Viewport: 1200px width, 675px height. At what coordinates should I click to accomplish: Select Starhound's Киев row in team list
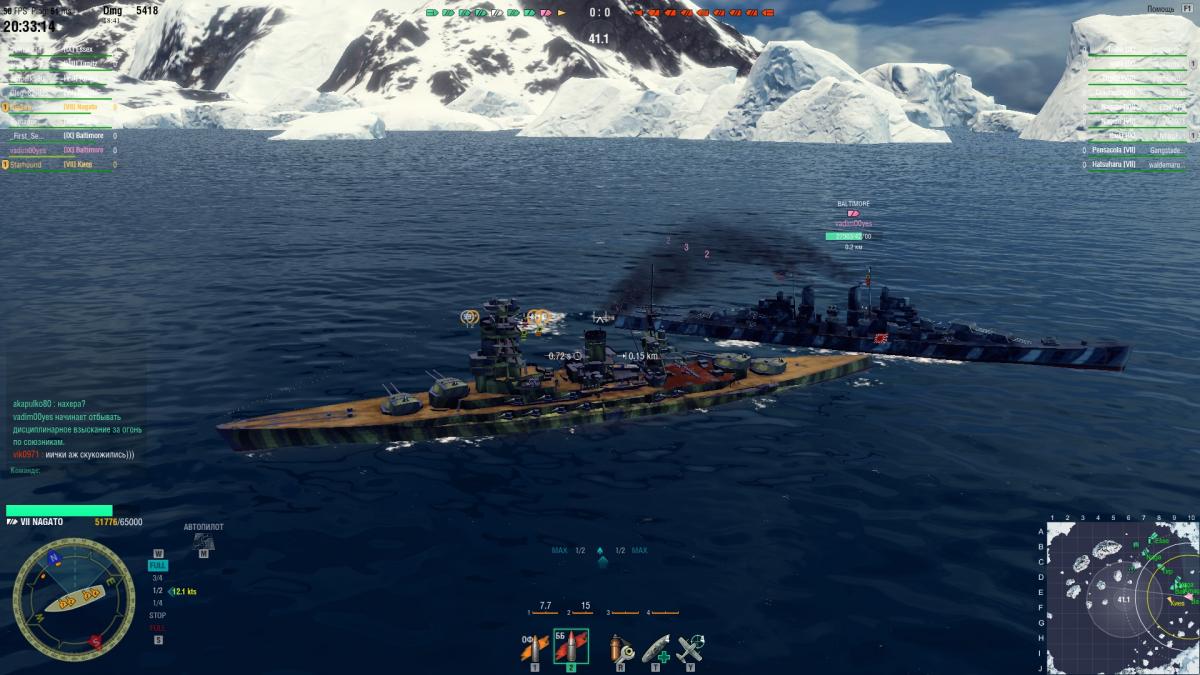coord(60,164)
